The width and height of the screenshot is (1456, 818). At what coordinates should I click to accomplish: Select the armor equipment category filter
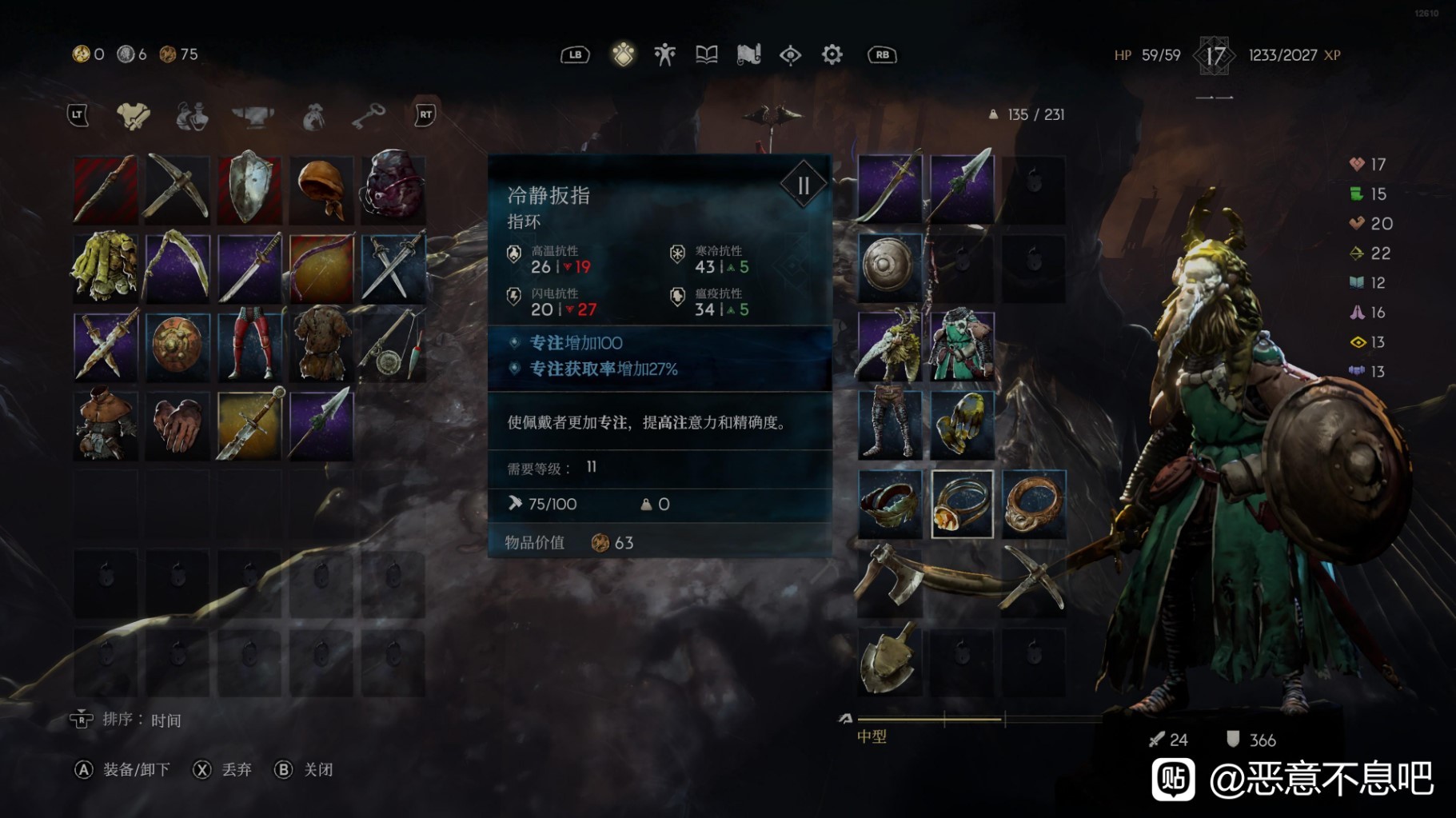[133, 116]
